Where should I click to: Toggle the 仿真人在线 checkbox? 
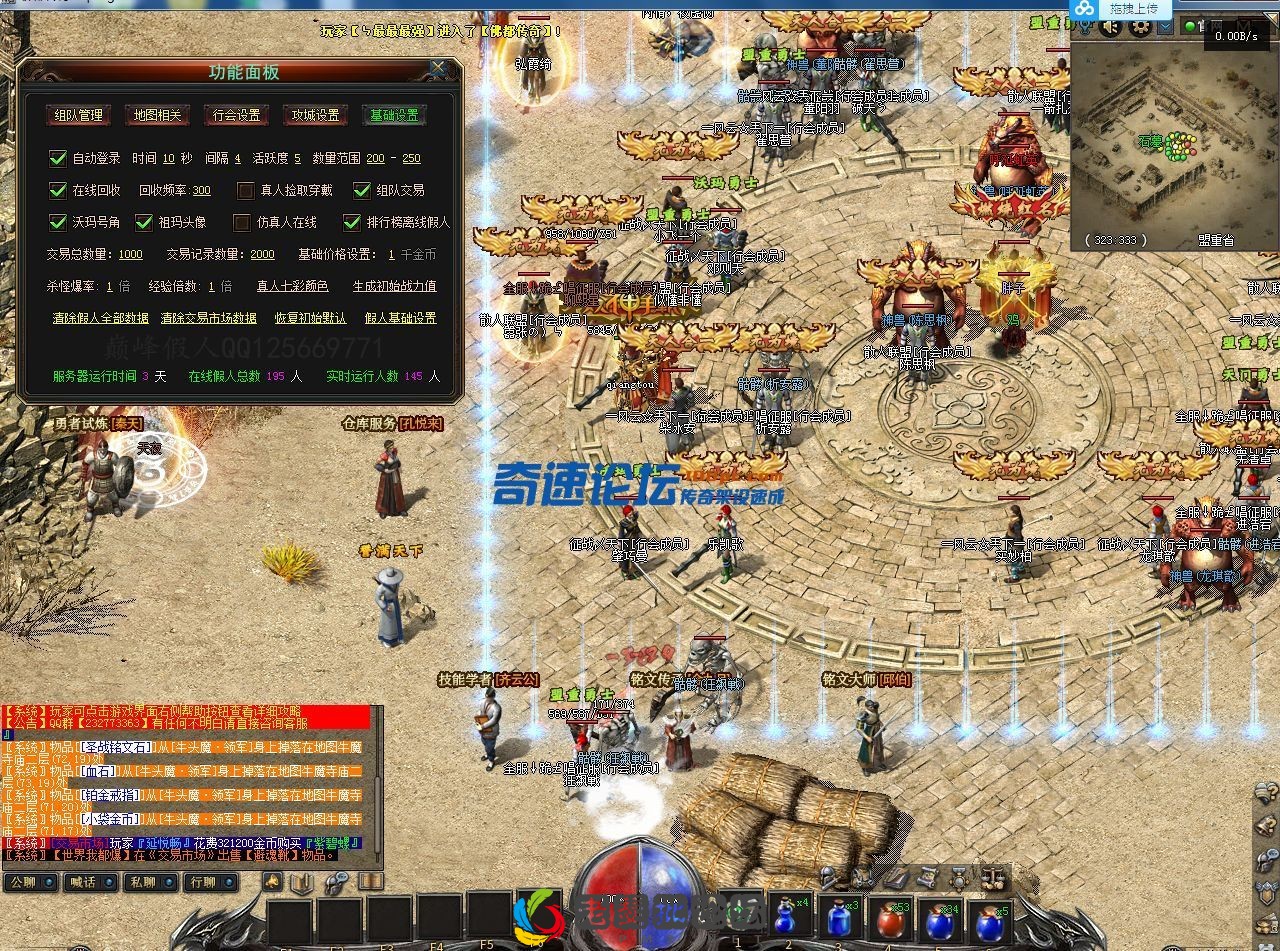tap(242, 223)
